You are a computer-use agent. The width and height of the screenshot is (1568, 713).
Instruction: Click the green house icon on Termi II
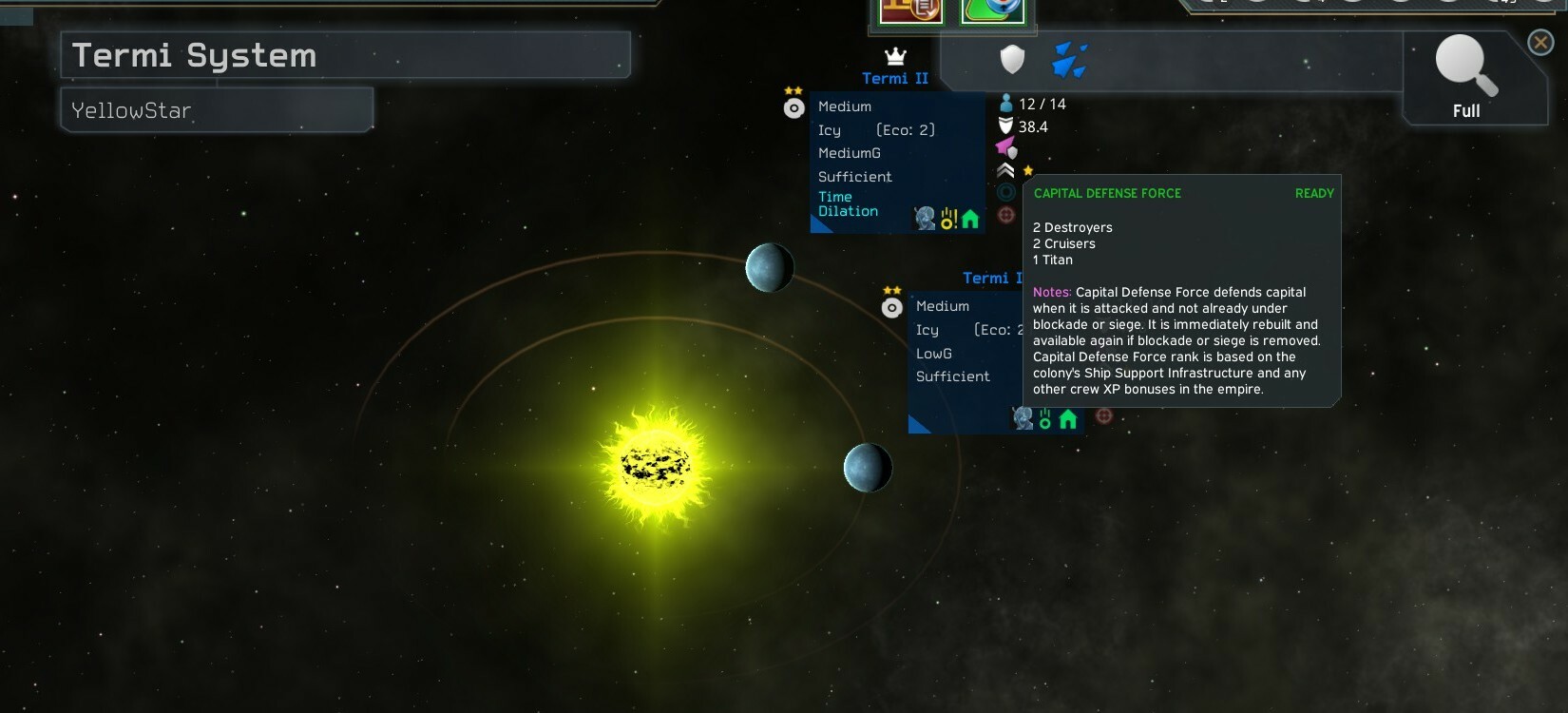click(x=970, y=220)
